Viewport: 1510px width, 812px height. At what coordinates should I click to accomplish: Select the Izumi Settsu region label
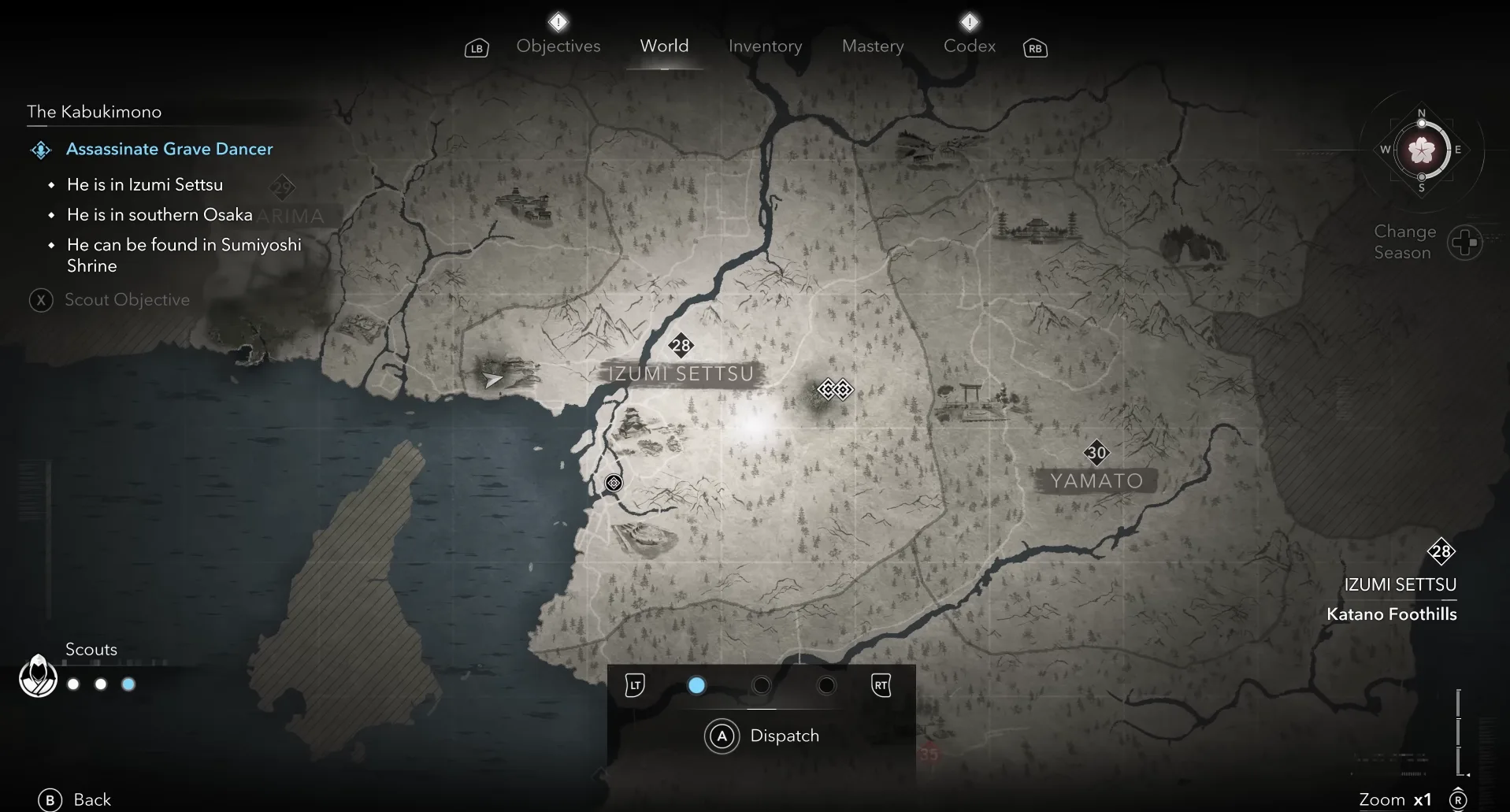[681, 373]
